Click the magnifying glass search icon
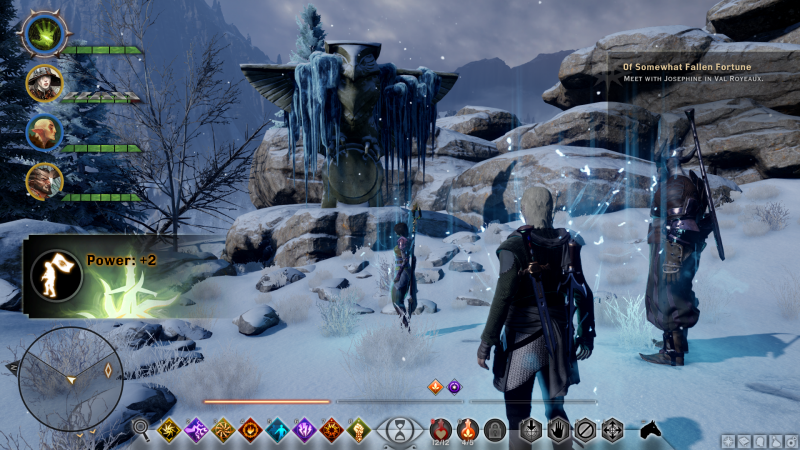 point(141,430)
